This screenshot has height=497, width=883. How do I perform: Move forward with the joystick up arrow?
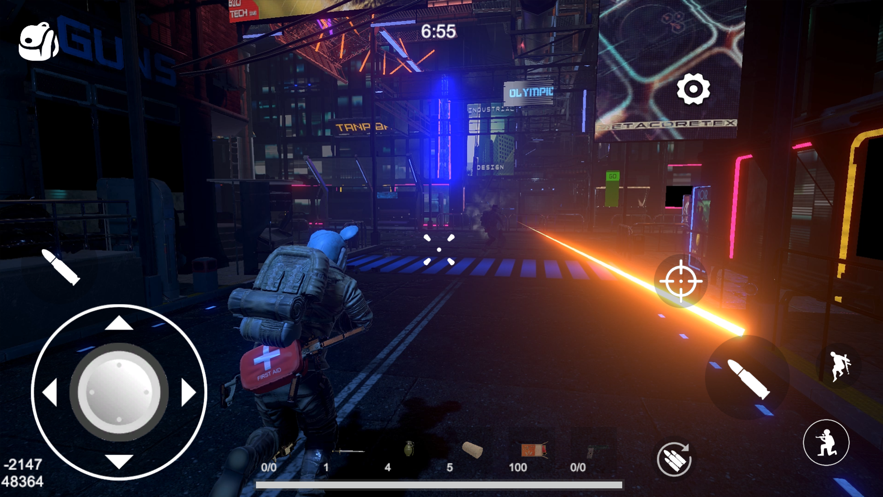[119, 322]
